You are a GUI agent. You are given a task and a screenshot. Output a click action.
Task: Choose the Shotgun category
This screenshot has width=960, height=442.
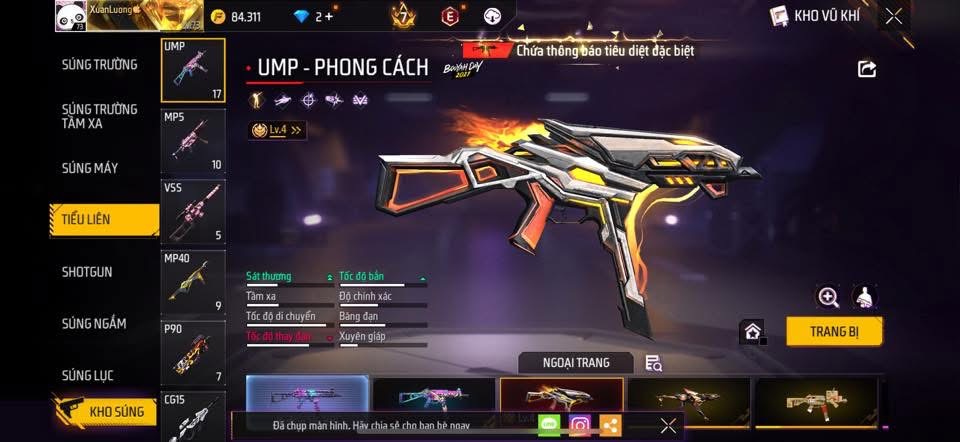[87, 272]
